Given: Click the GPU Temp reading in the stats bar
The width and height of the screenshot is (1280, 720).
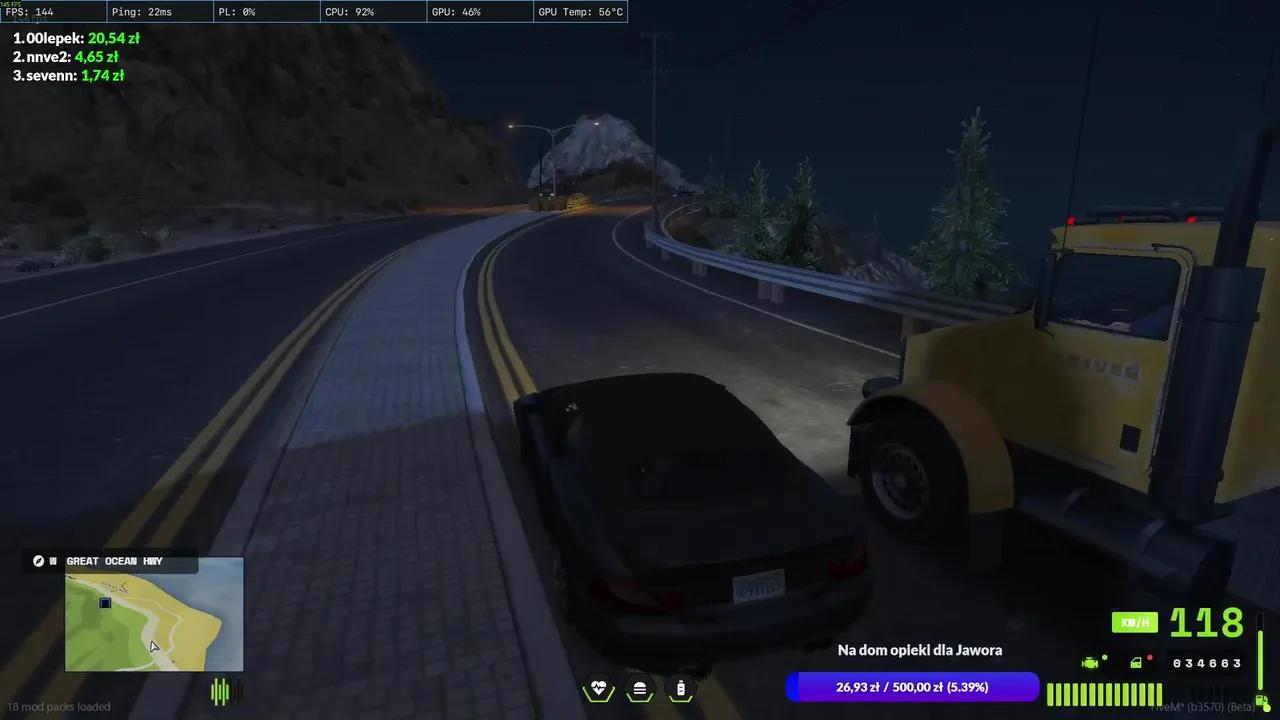Looking at the screenshot, I should tap(581, 12).
